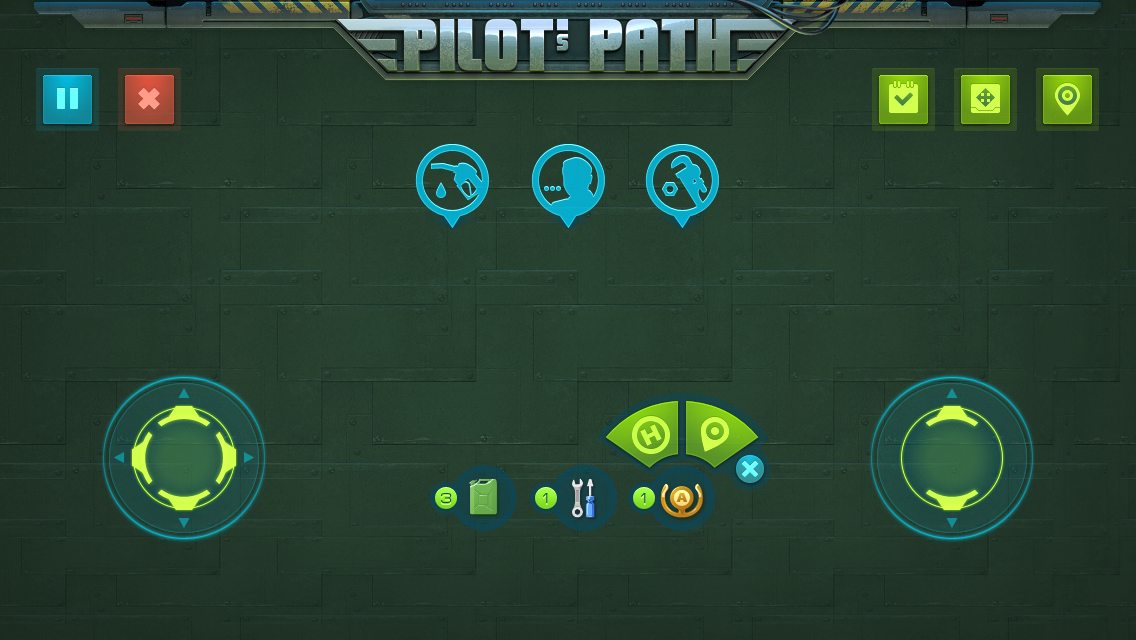Use the green fuel jerrycan item
This screenshot has height=640, width=1136.
tap(483, 498)
